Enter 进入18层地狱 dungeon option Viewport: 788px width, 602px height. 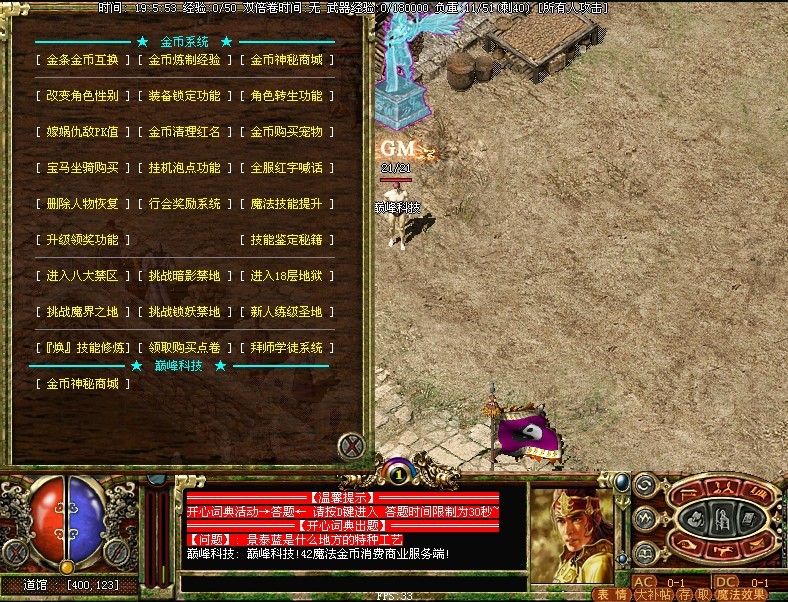[x=286, y=276]
